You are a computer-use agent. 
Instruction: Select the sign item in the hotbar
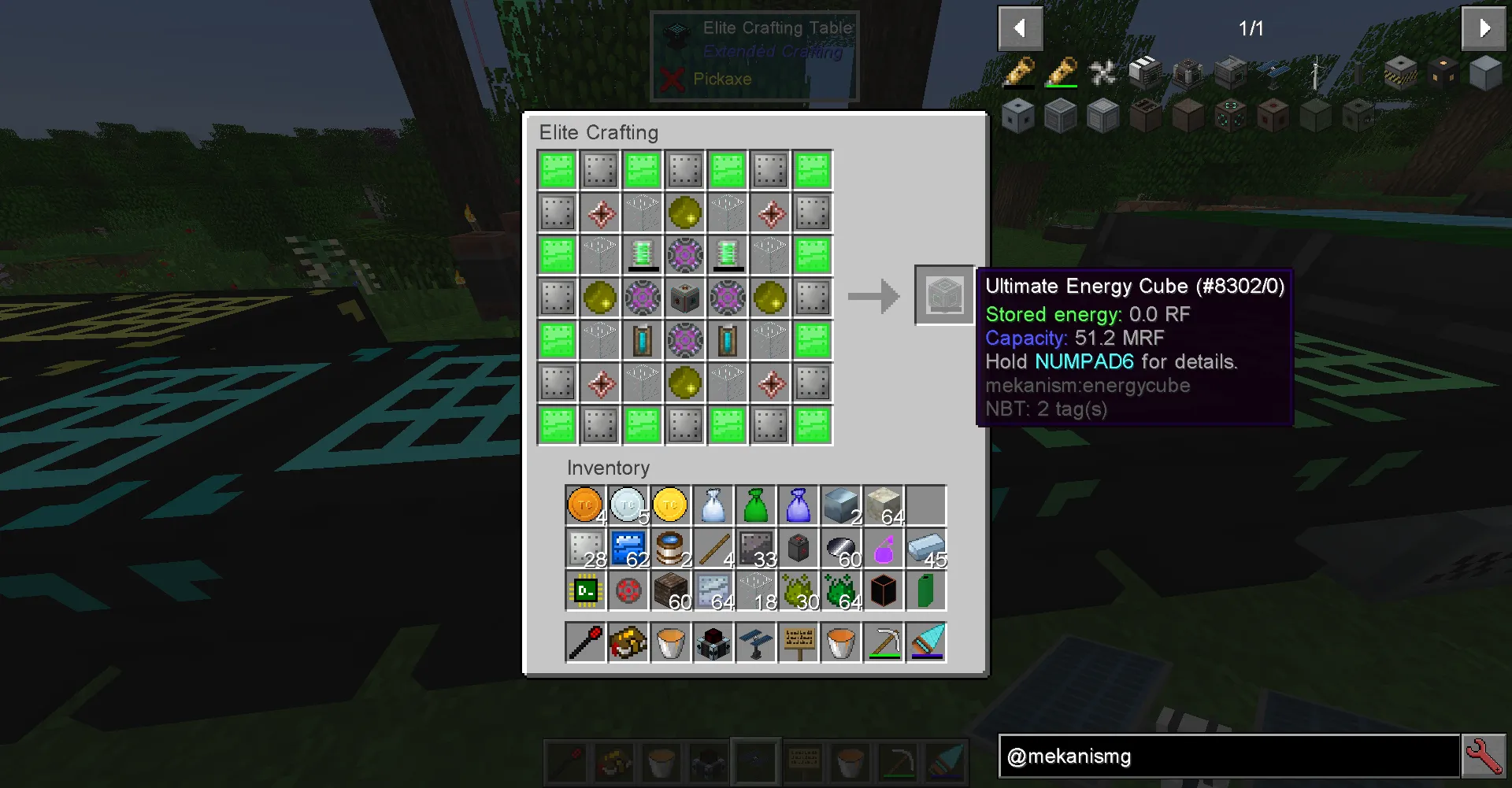tap(802, 761)
